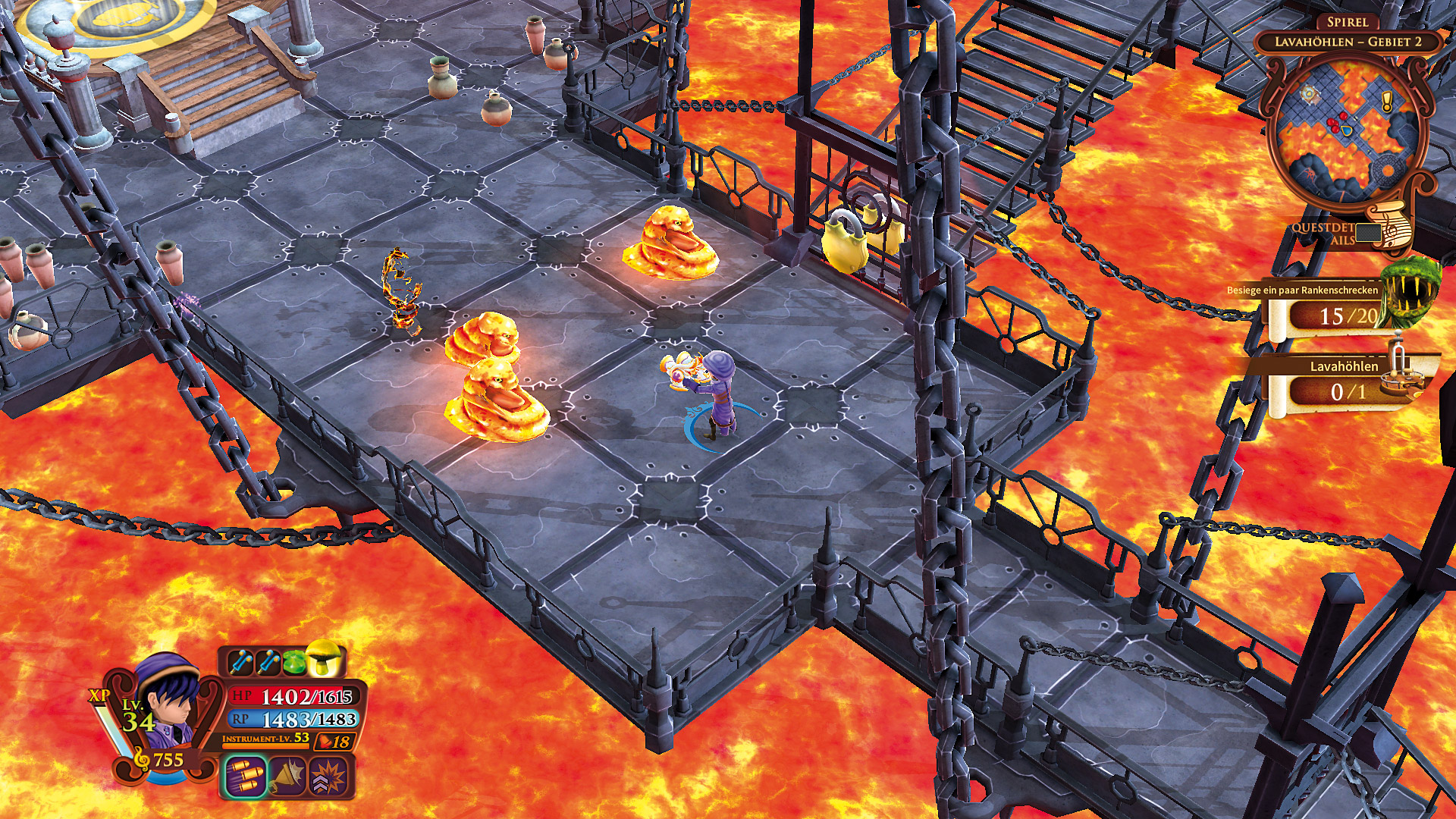Click the yellow exclamation marker on minimap
Viewport: 1456px width, 819px height.
1387,102
